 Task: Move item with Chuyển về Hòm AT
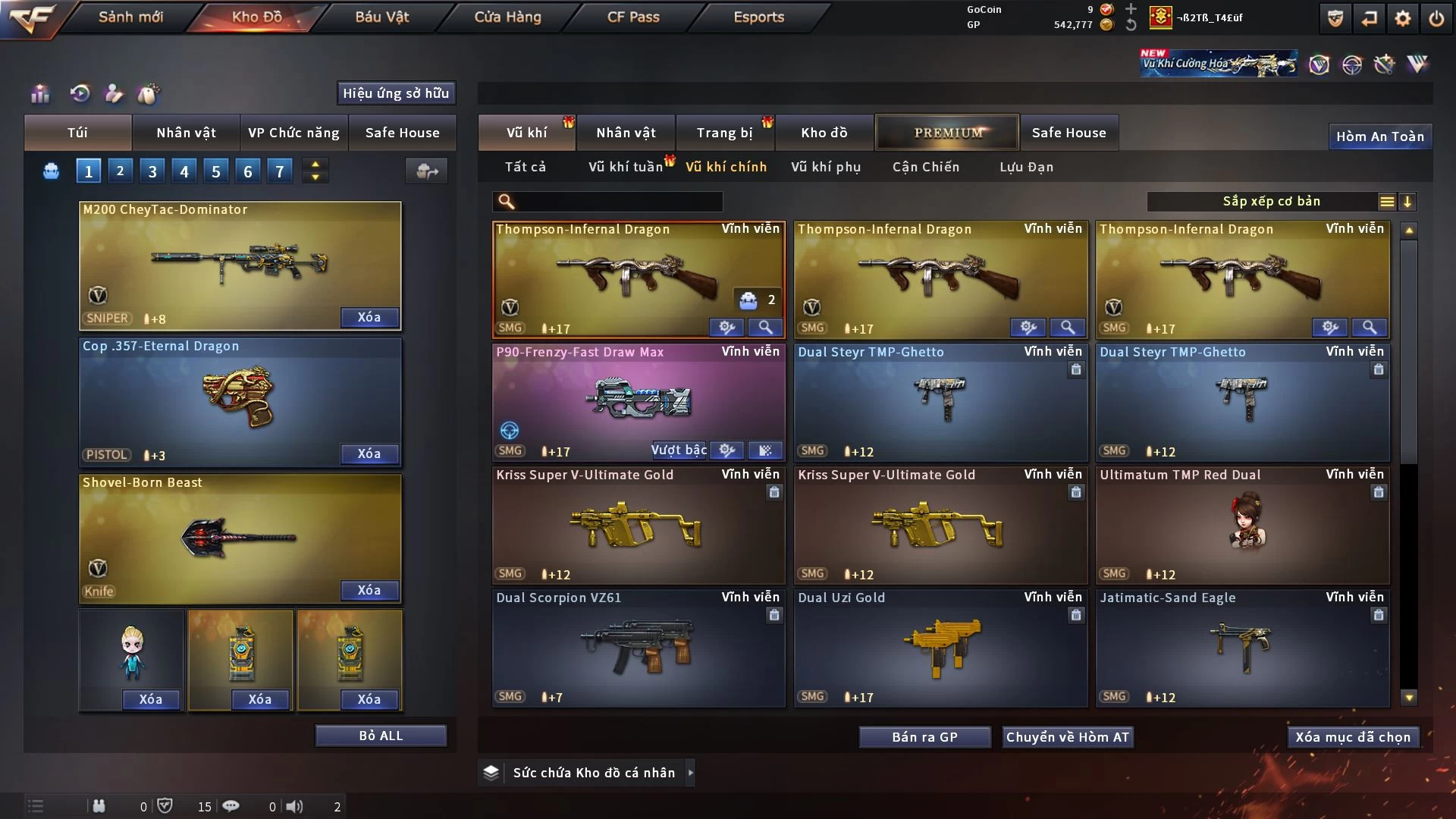1068,737
